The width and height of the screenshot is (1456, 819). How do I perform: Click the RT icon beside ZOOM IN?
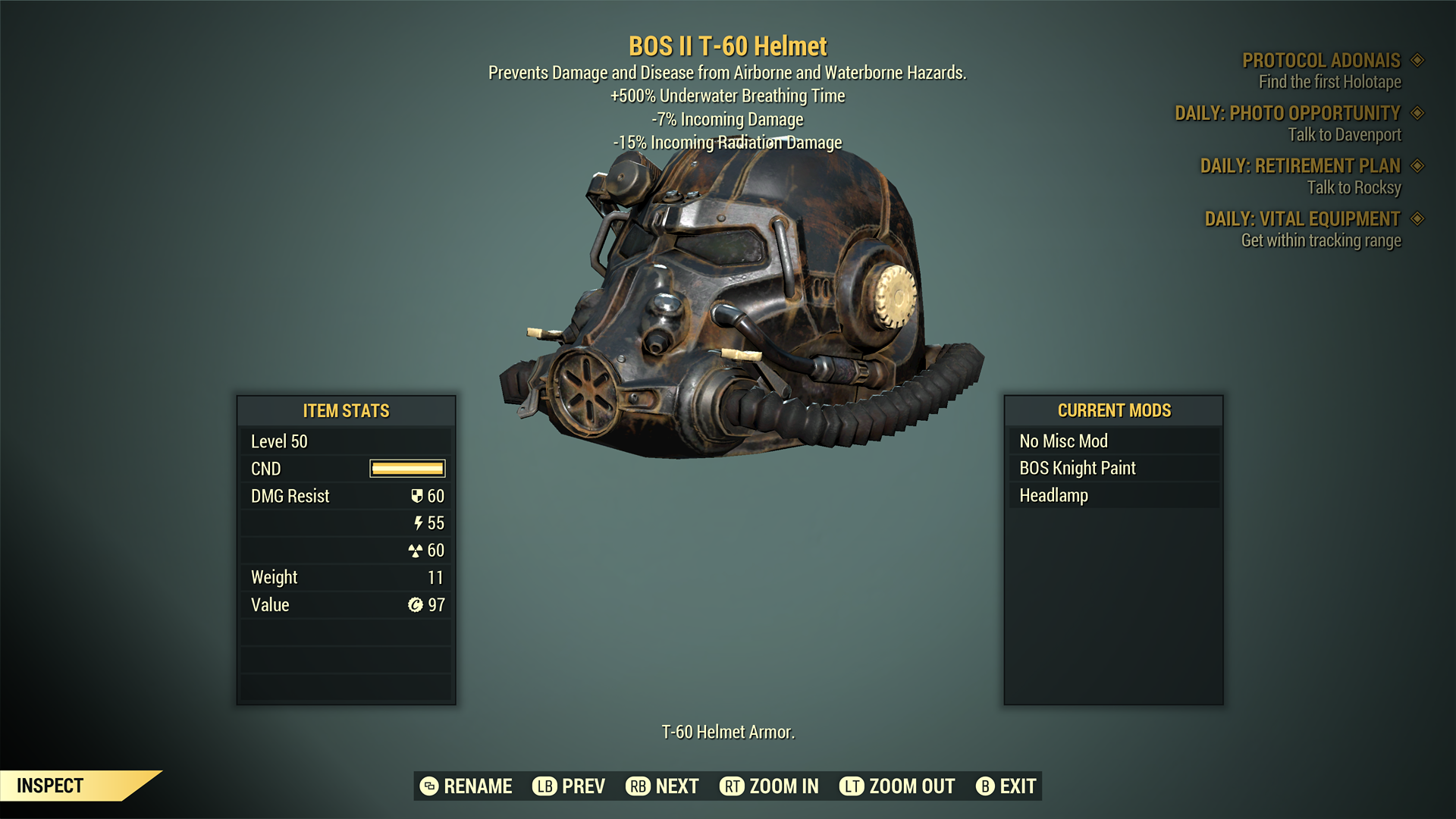tap(733, 786)
